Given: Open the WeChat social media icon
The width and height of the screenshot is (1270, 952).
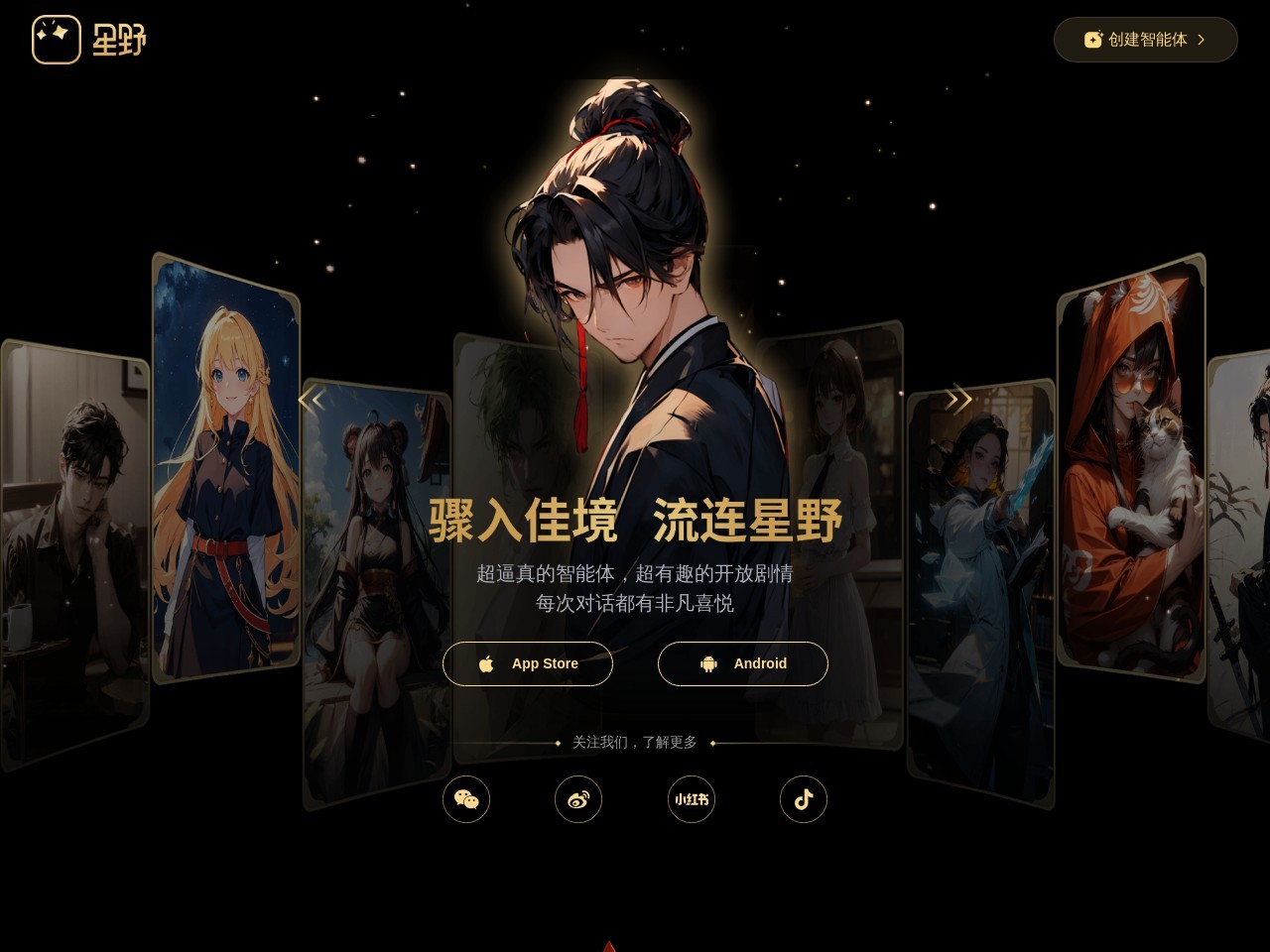Looking at the screenshot, I should click(466, 799).
